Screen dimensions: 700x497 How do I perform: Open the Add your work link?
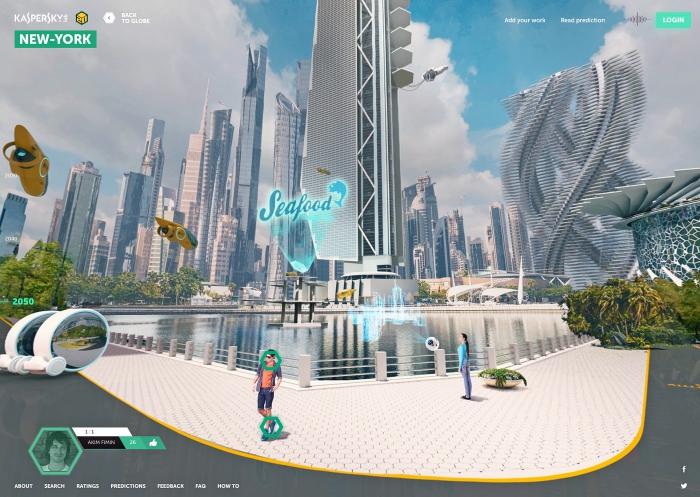524,20
